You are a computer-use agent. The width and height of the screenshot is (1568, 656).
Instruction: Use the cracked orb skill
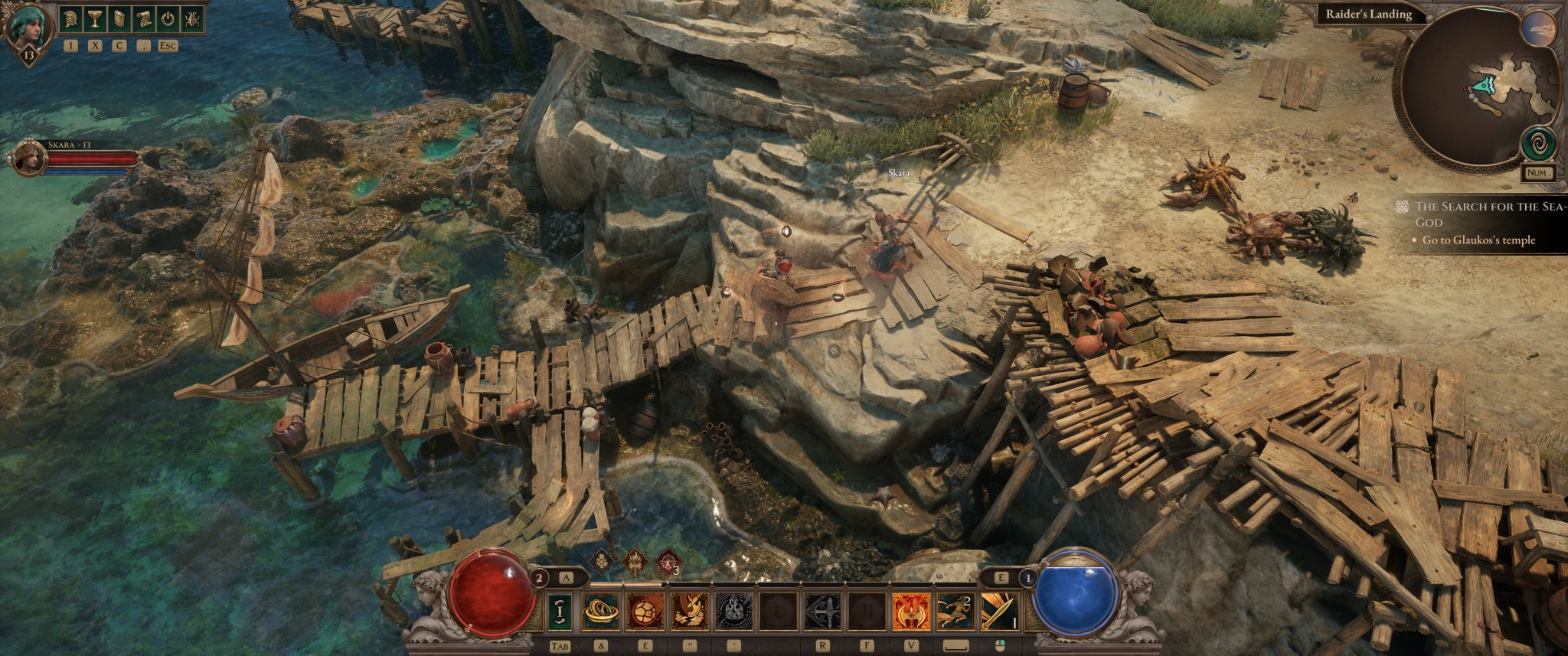(645, 611)
